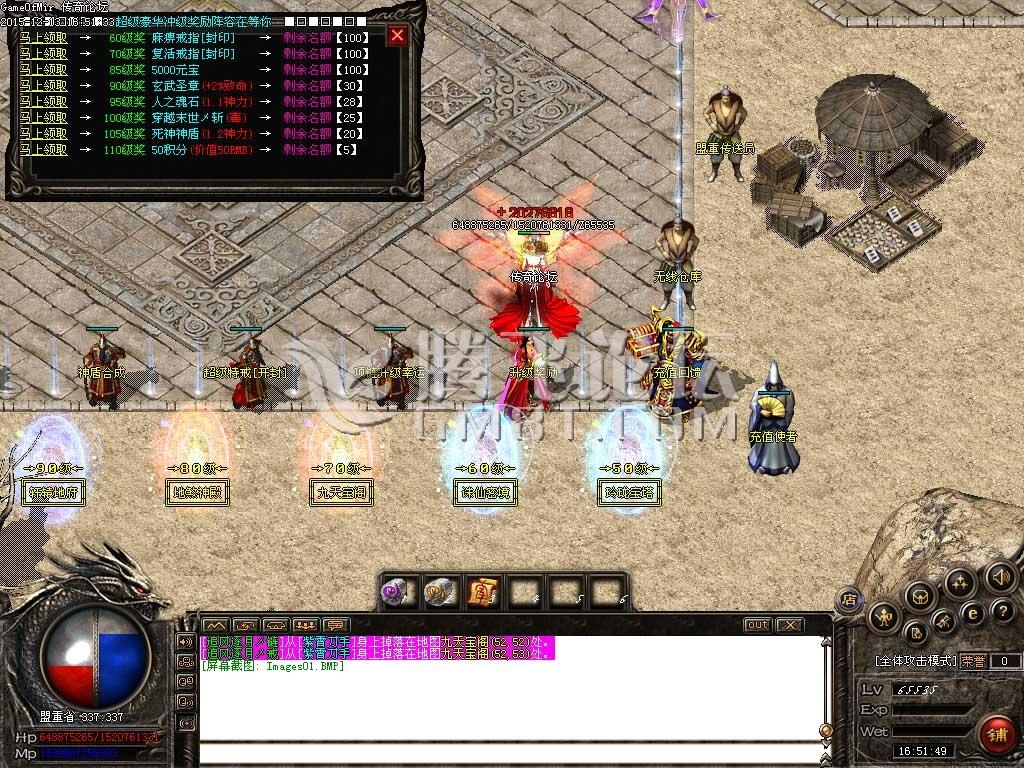Close the level reward panel
The width and height of the screenshot is (1024, 768).
point(397,37)
